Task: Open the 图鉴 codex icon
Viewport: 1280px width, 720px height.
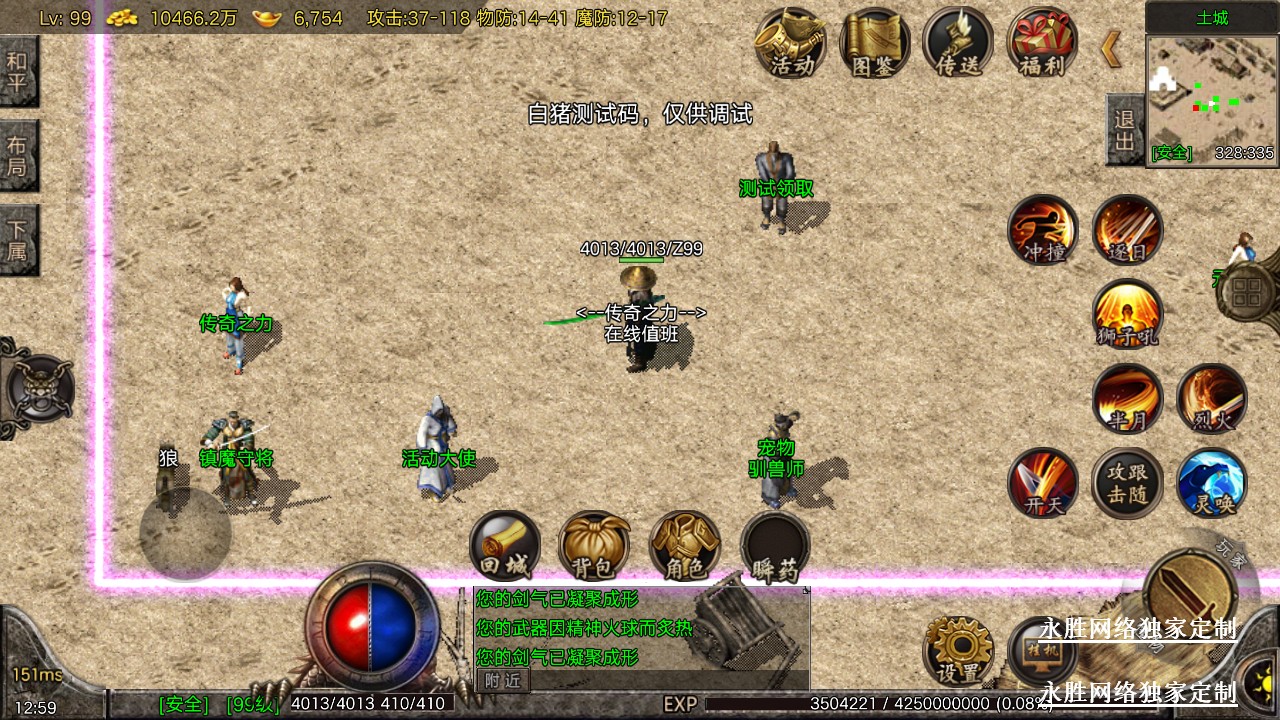Action: tap(875, 43)
